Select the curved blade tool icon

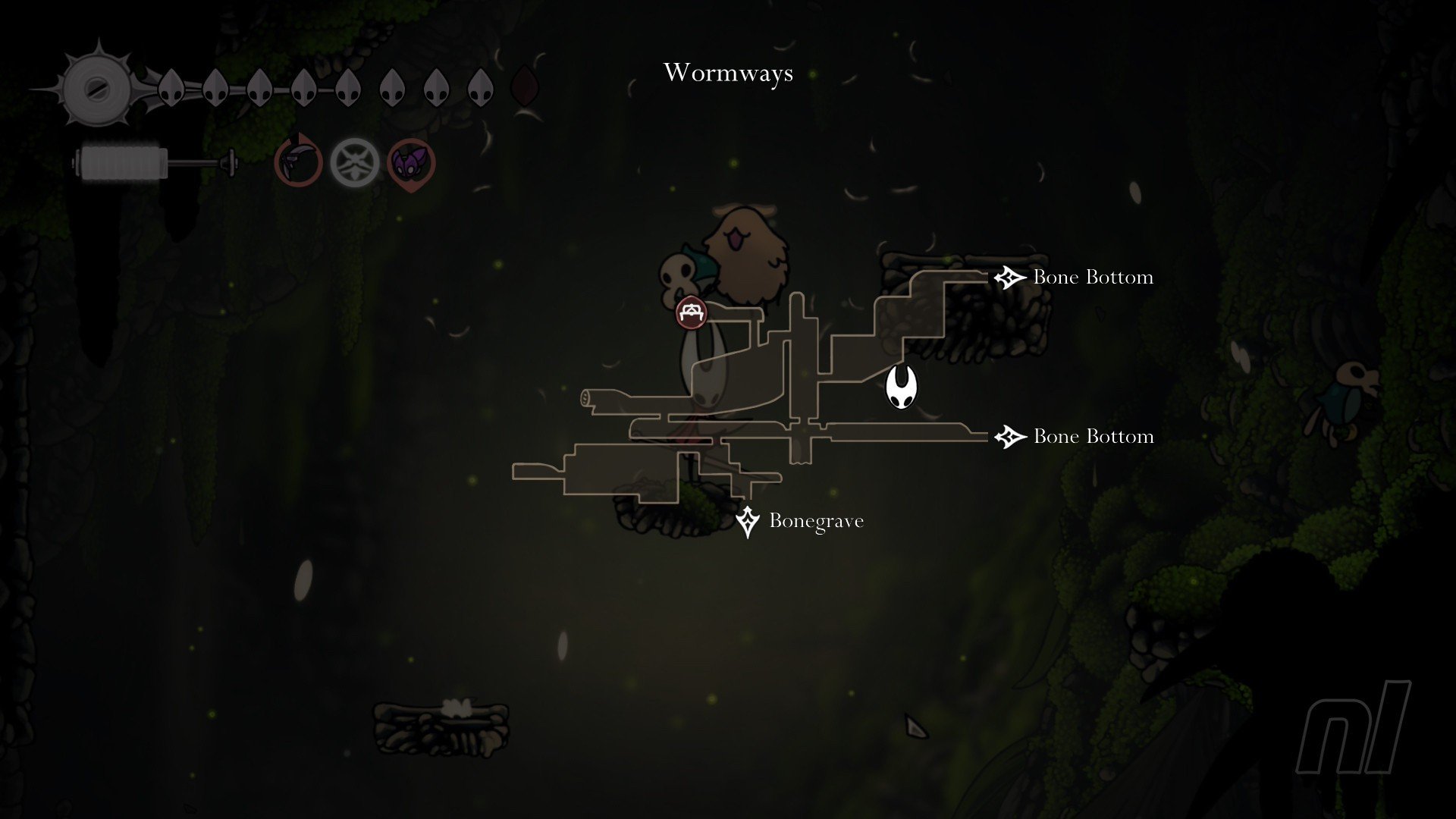tap(298, 162)
